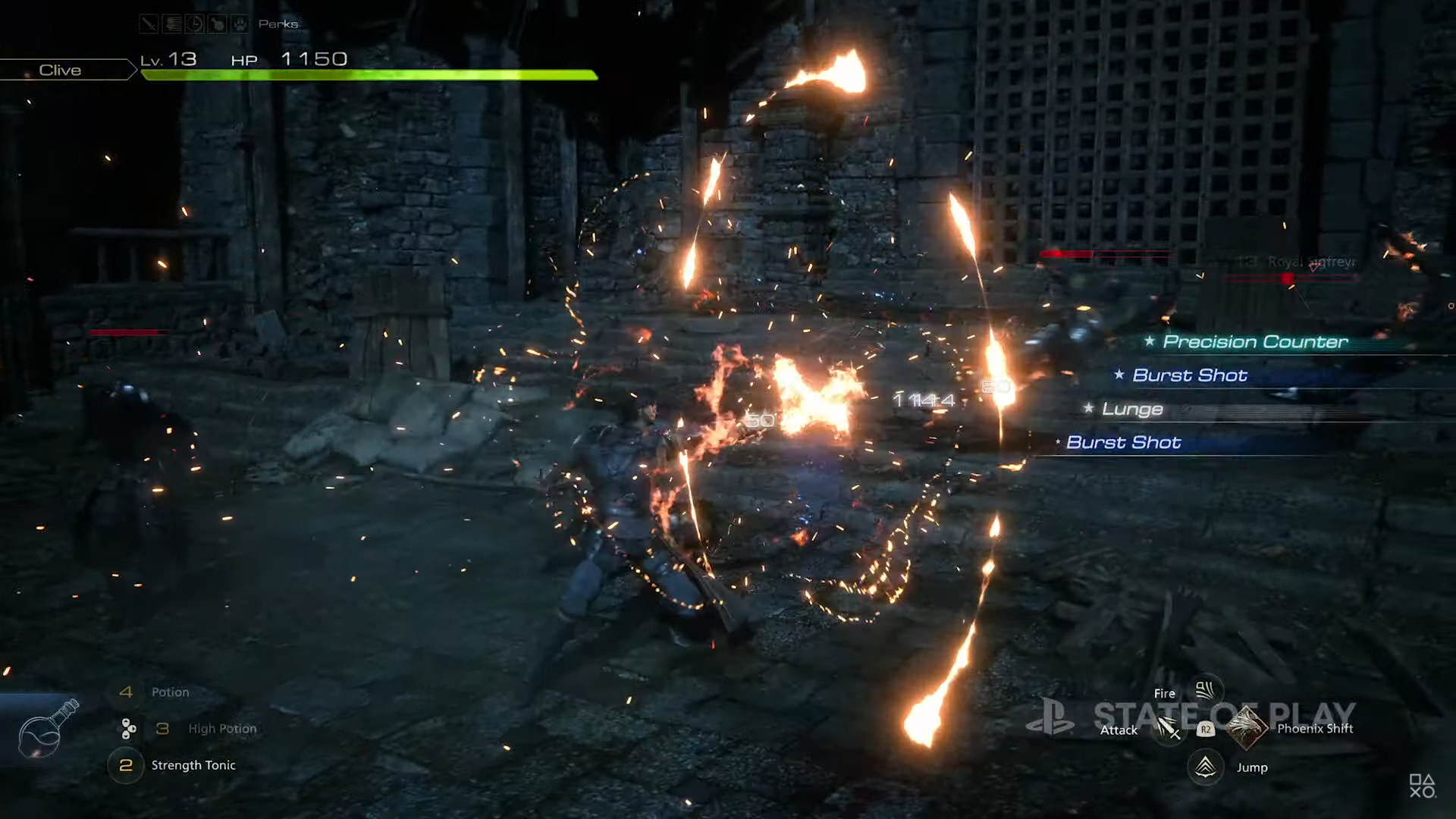The image size is (1456, 819).
Task: Select the Potion item shortcut
Action: [169, 692]
